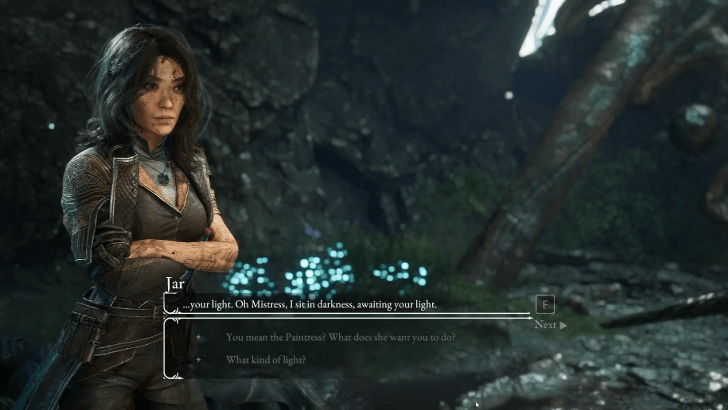Select the "What kind of light?" reply
Viewport: 728px width, 410px height.
pyautogui.click(x=266, y=360)
